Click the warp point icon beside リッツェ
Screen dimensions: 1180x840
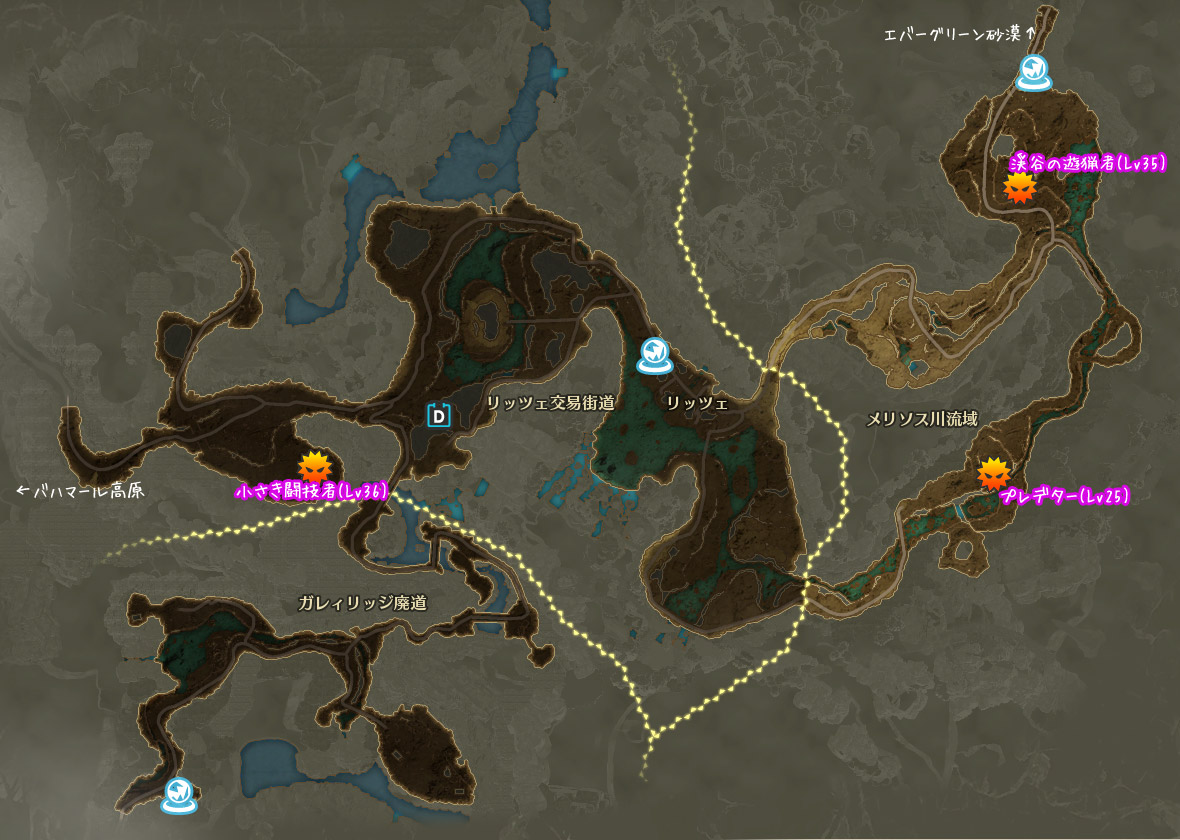click(654, 355)
